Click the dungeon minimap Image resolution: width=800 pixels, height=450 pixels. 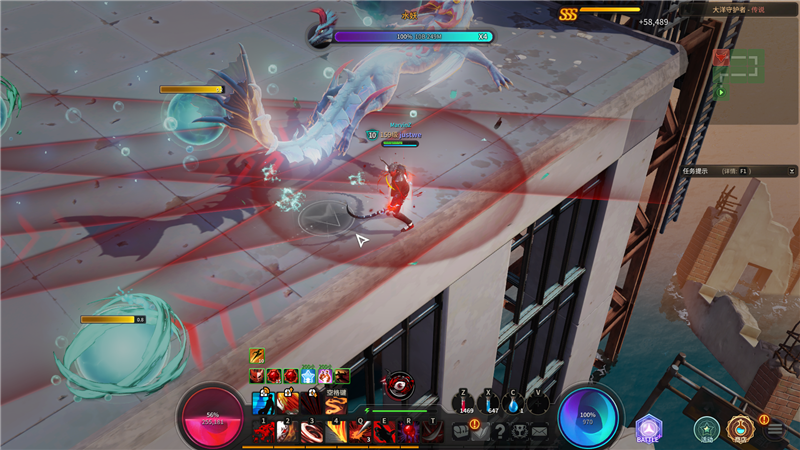pyautogui.click(x=739, y=67)
